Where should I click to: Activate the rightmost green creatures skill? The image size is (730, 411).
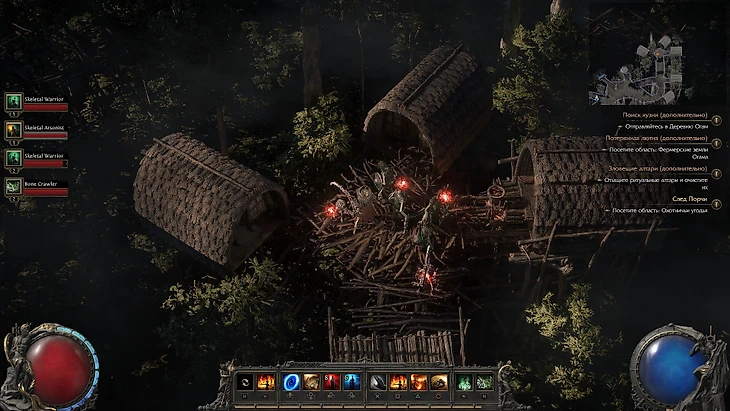click(484, 381)
